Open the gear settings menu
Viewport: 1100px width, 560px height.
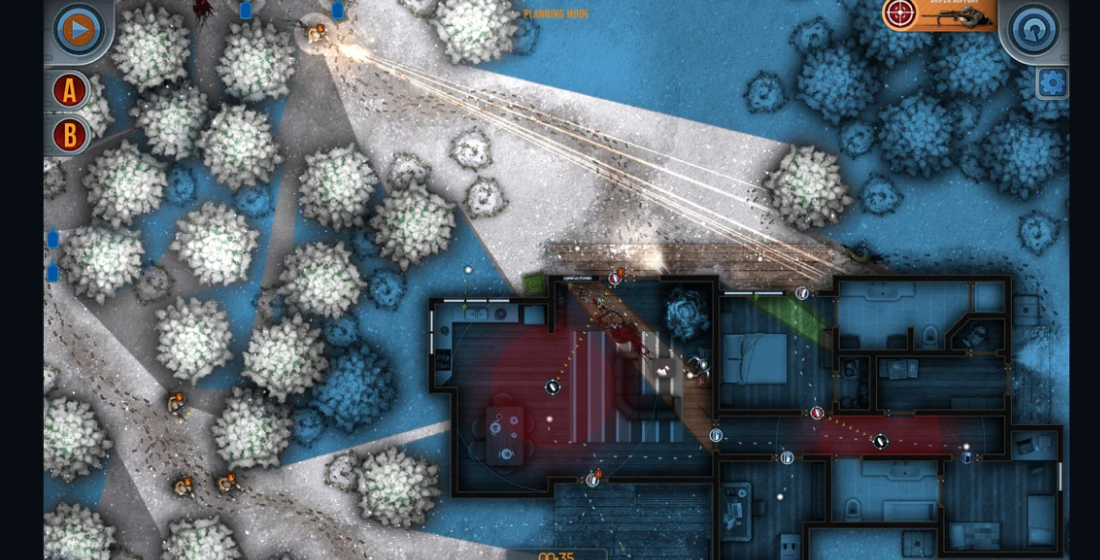pos(1052,82)
